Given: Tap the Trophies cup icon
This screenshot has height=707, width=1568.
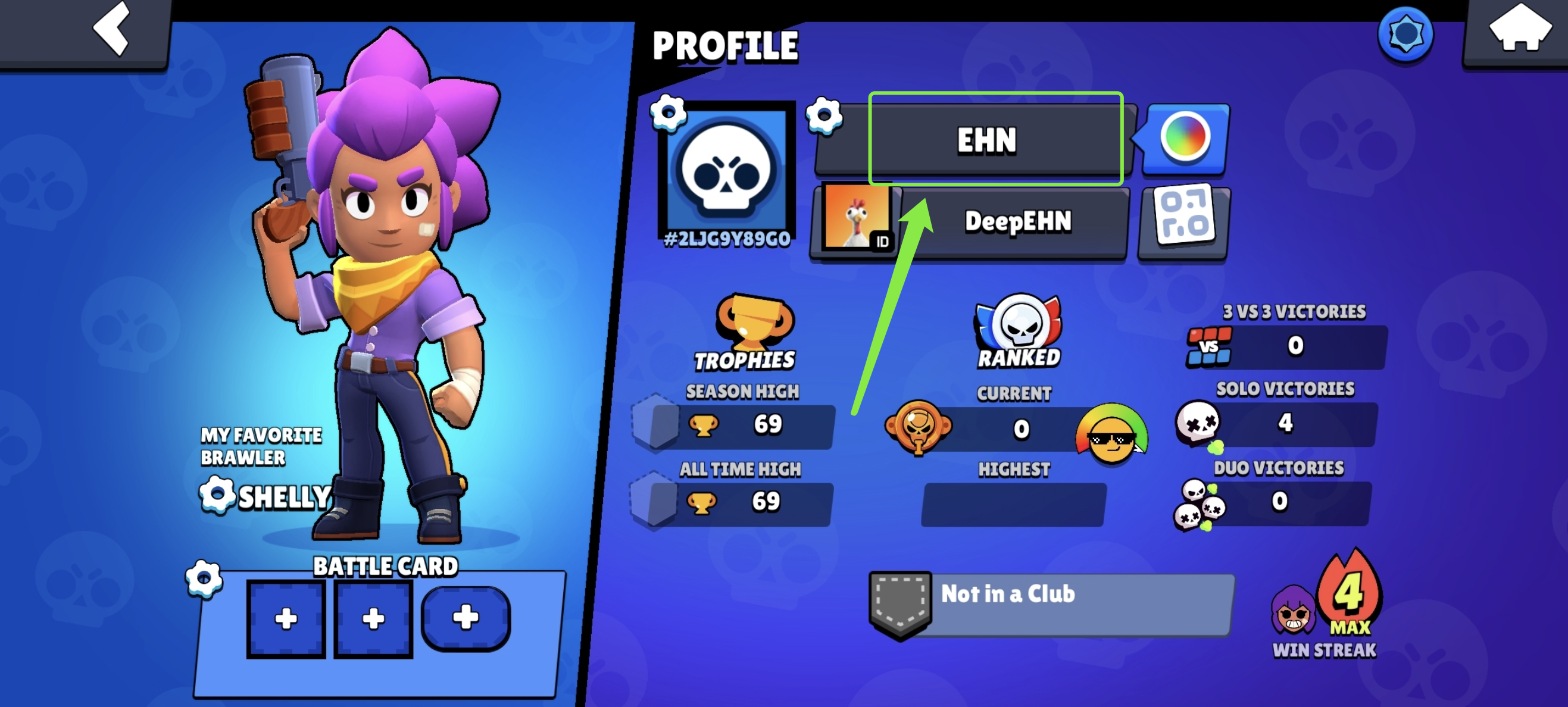Looking at the screenshot, I should click(x=754, y=323).
